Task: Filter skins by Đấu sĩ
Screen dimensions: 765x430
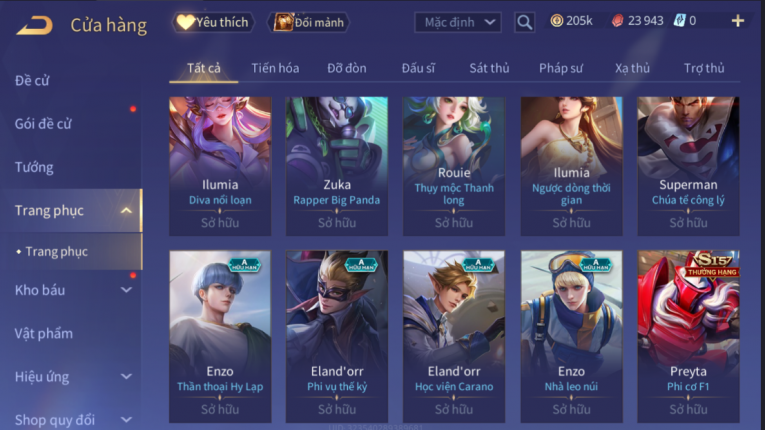Action: coord(418,68)
